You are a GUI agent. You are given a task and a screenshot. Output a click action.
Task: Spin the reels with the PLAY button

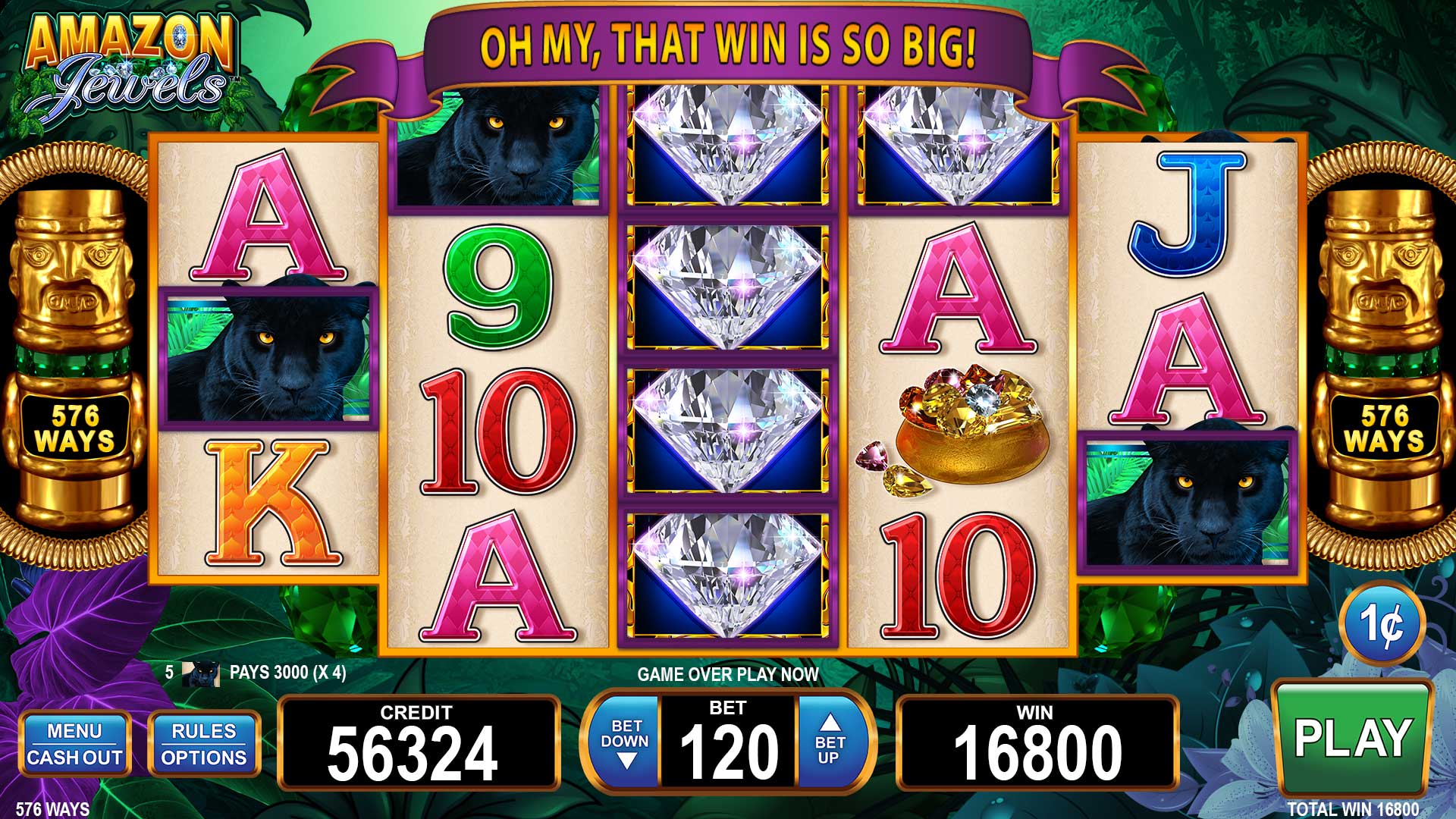click(1353, 737)
